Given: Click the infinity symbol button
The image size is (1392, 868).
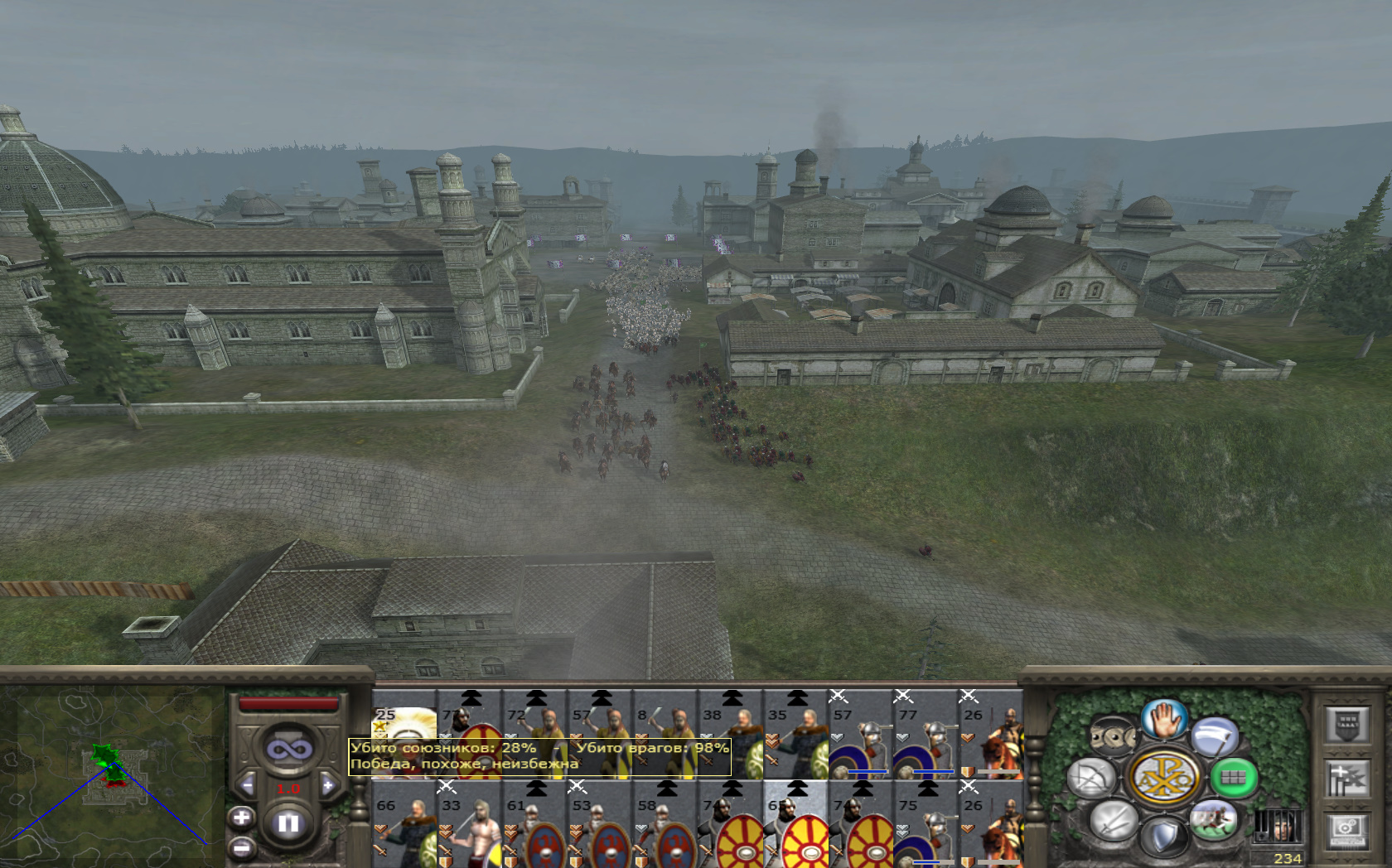Looking at the screenshot, I should 288,750.
